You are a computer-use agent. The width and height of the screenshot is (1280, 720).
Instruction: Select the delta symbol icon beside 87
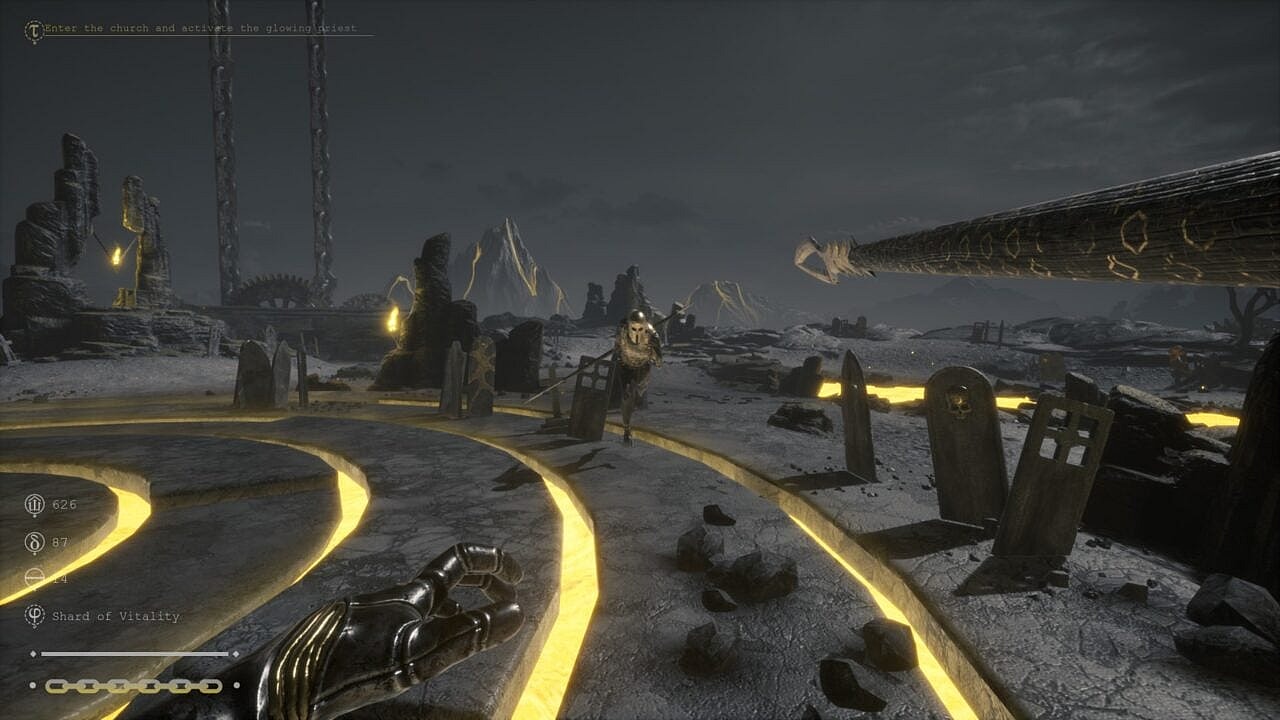coord(35,542)
